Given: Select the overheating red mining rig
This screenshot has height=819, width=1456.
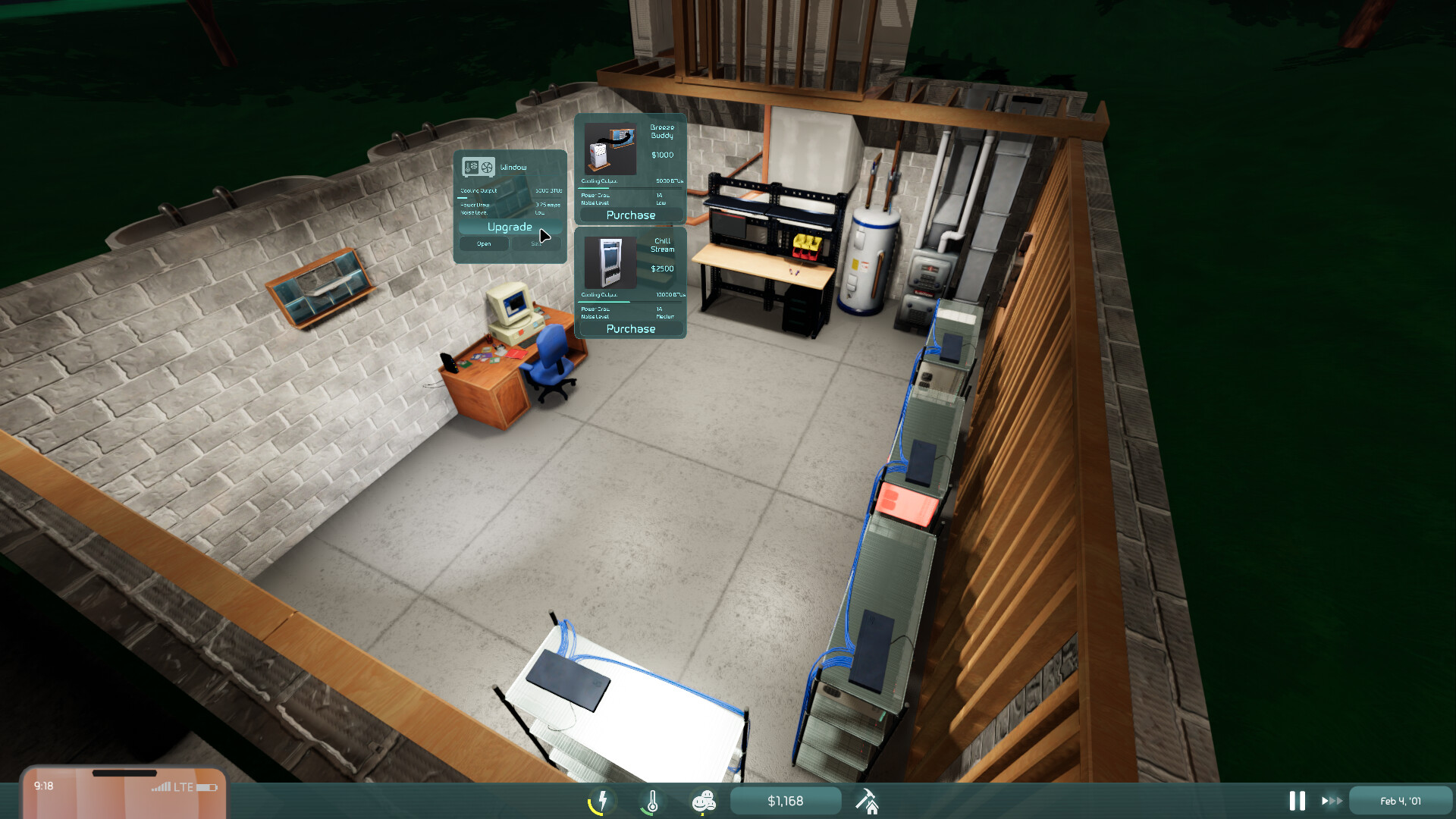Looking at the screenshot, I should (905, 500).
